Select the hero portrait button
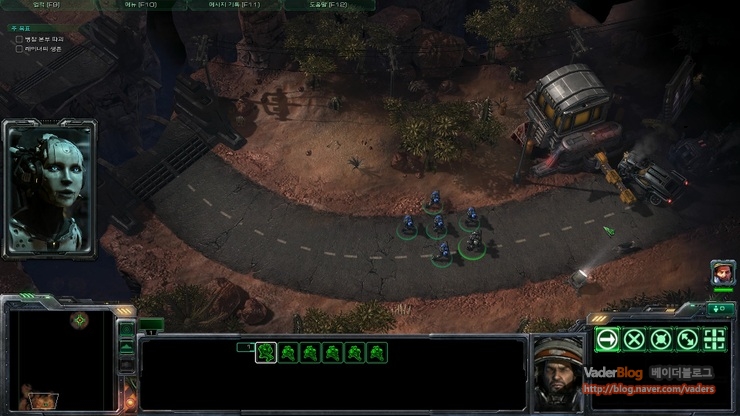 [x=722, y=271]
